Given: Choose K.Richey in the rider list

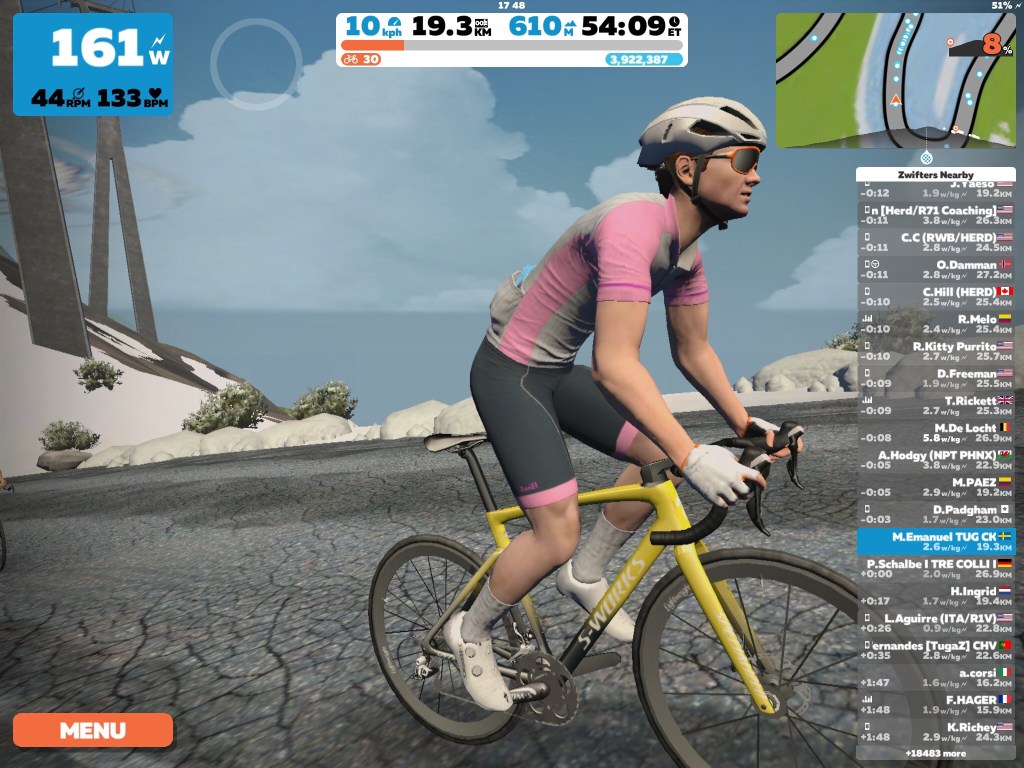Looking at the screenshot, I should (936, 732).
